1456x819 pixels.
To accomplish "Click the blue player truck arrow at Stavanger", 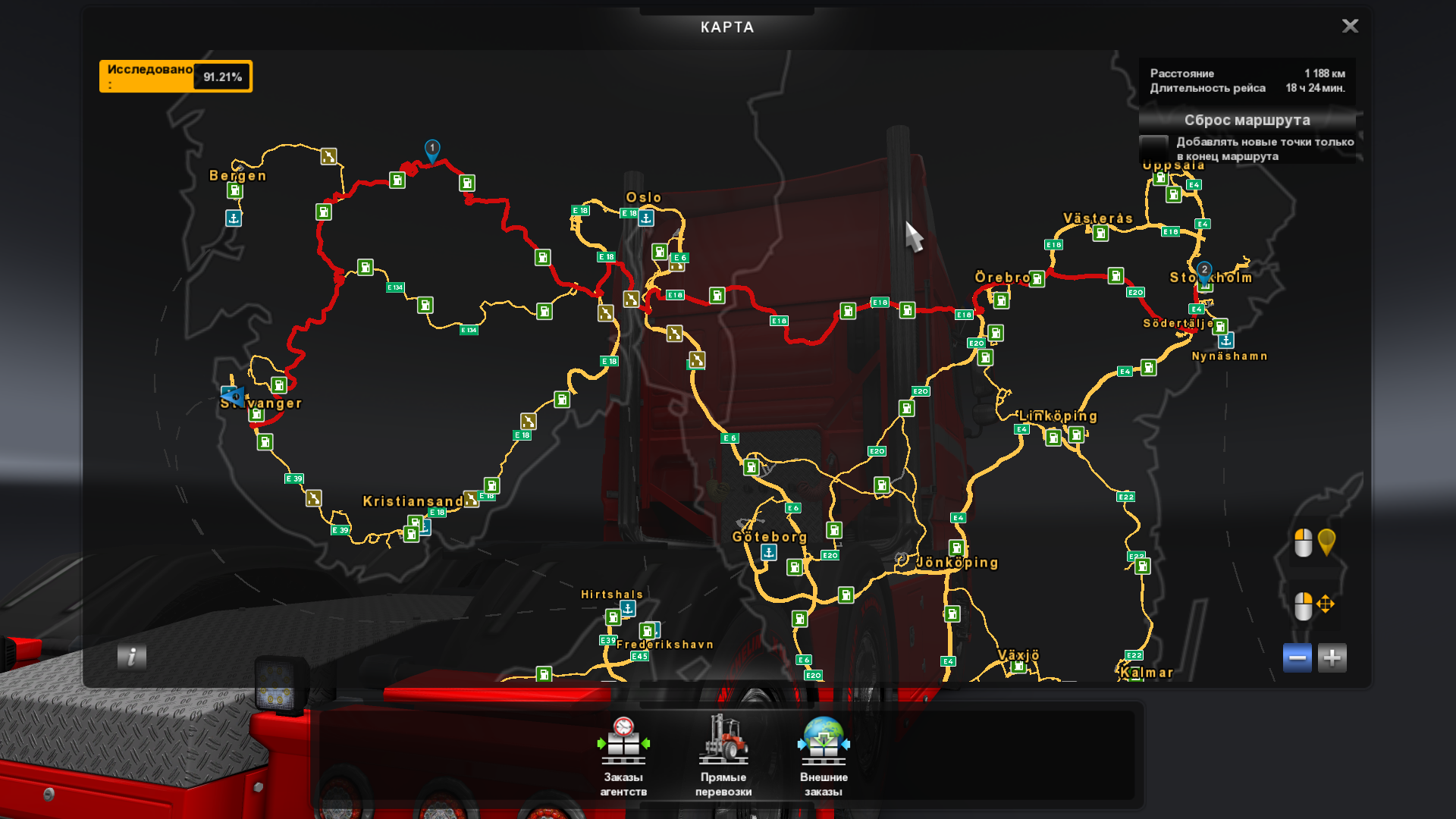I will pos(232,396).
